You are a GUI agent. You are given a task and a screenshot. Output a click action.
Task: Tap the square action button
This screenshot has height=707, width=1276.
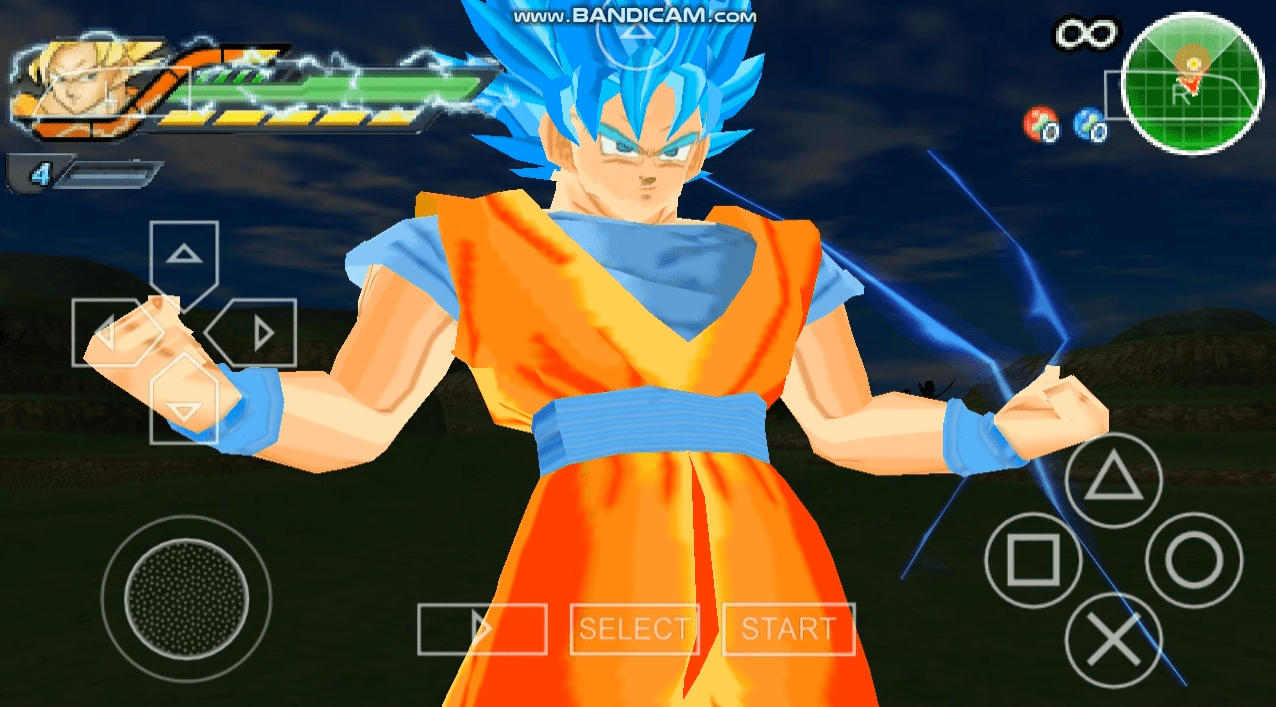1032,560
